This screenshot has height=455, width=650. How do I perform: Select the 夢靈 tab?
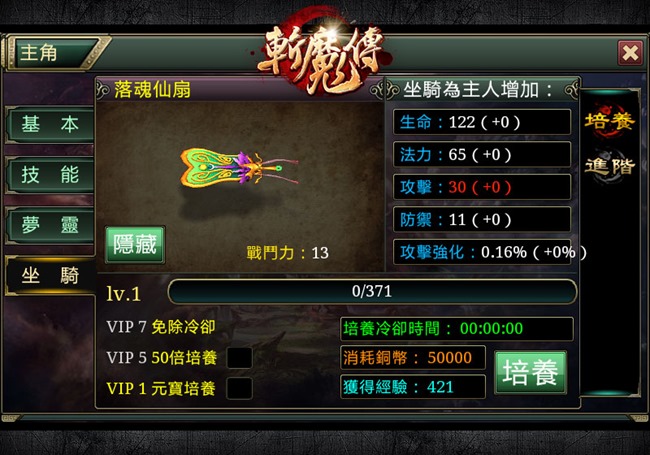[50, 224]
